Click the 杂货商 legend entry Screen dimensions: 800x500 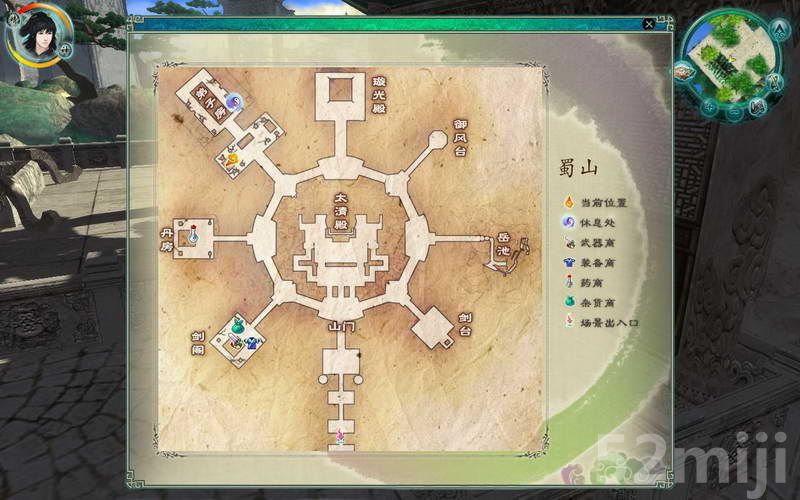(x=591, y=303)
